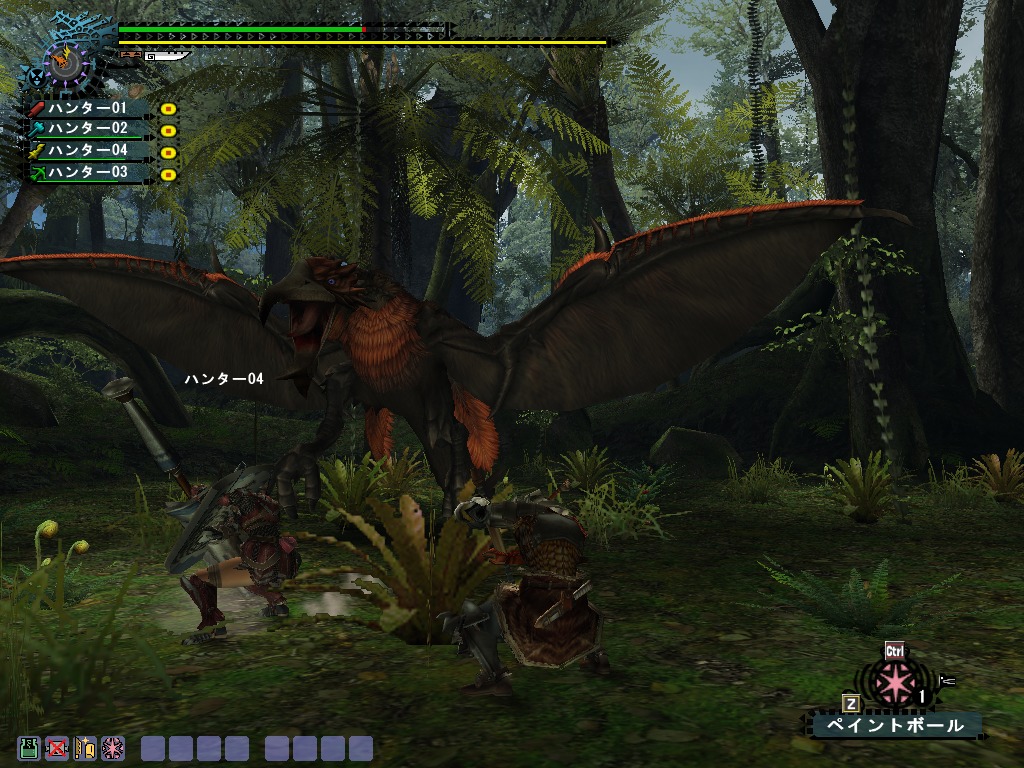Image resolution: width=1024 pixels, height=768 pixels.
Task: Use the green potion shortcut icon
Action: [29, 748]
